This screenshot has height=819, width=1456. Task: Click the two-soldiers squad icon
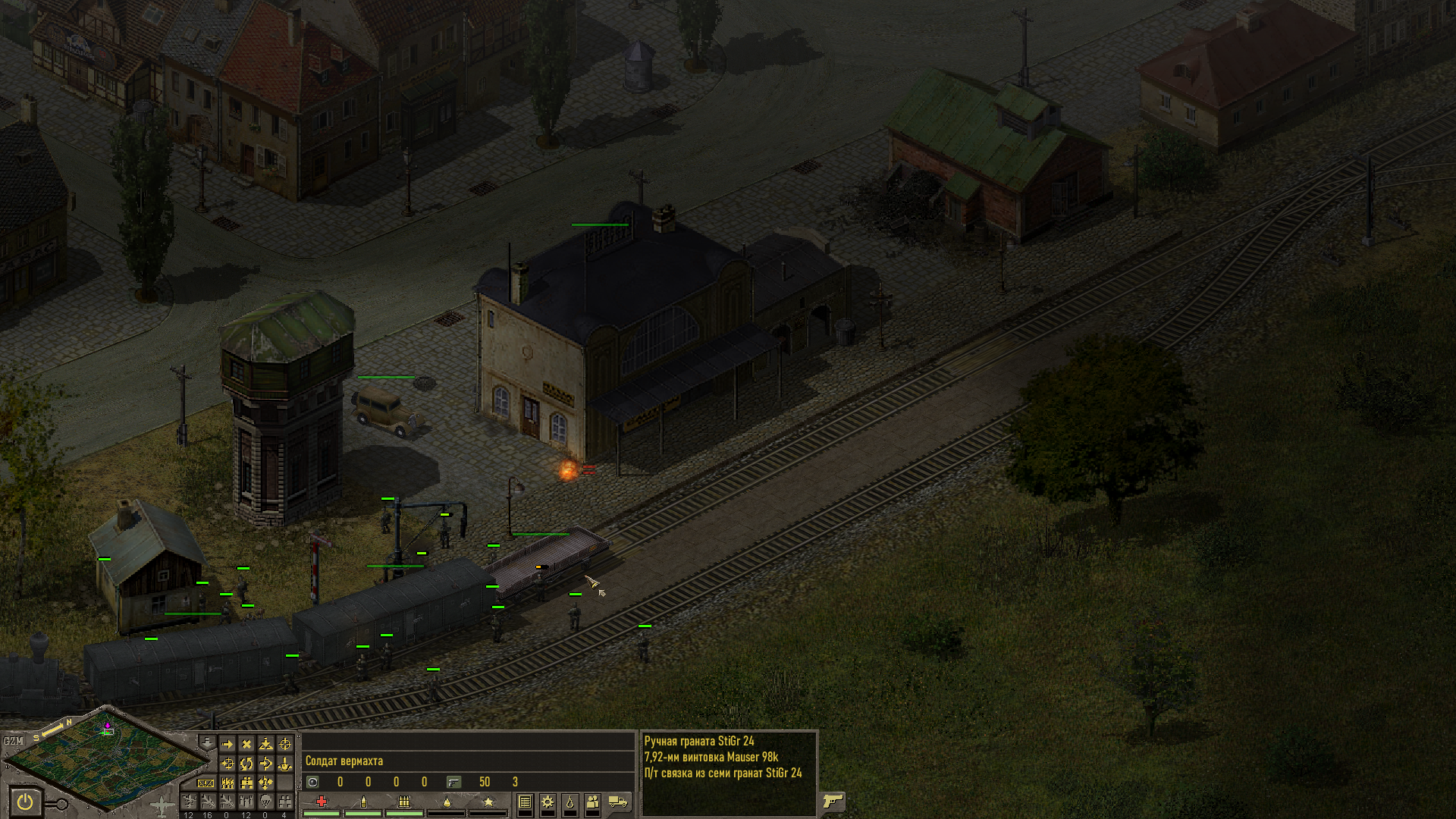593,802
